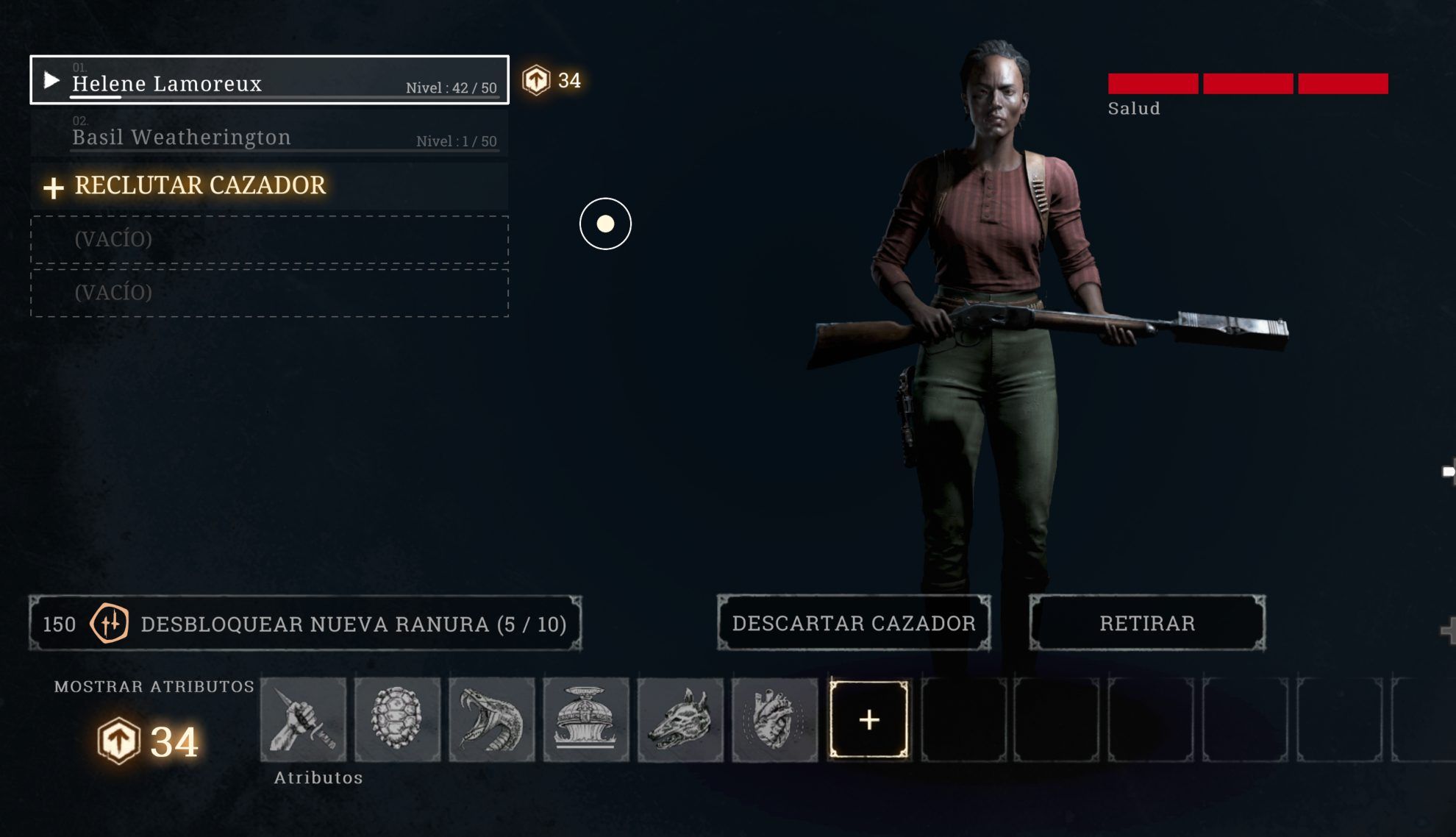Choose Basil Weatherington from the roster
Viewport: 1456px width, 837px height.
coord(269,135)
